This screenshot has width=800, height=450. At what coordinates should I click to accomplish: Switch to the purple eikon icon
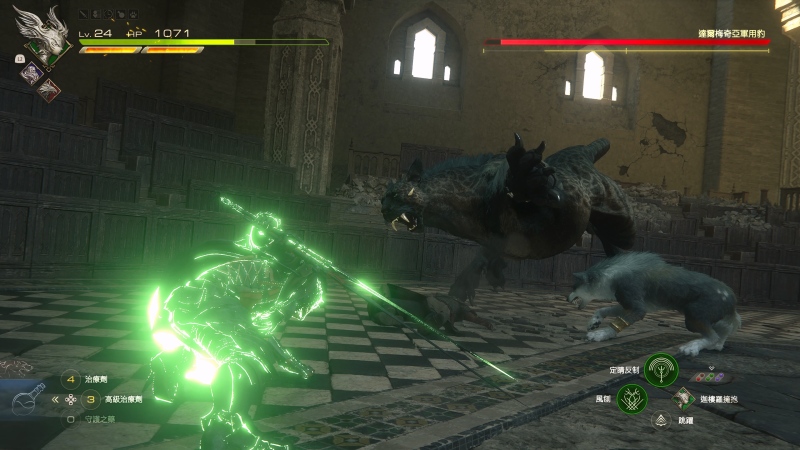coord(31,72)
